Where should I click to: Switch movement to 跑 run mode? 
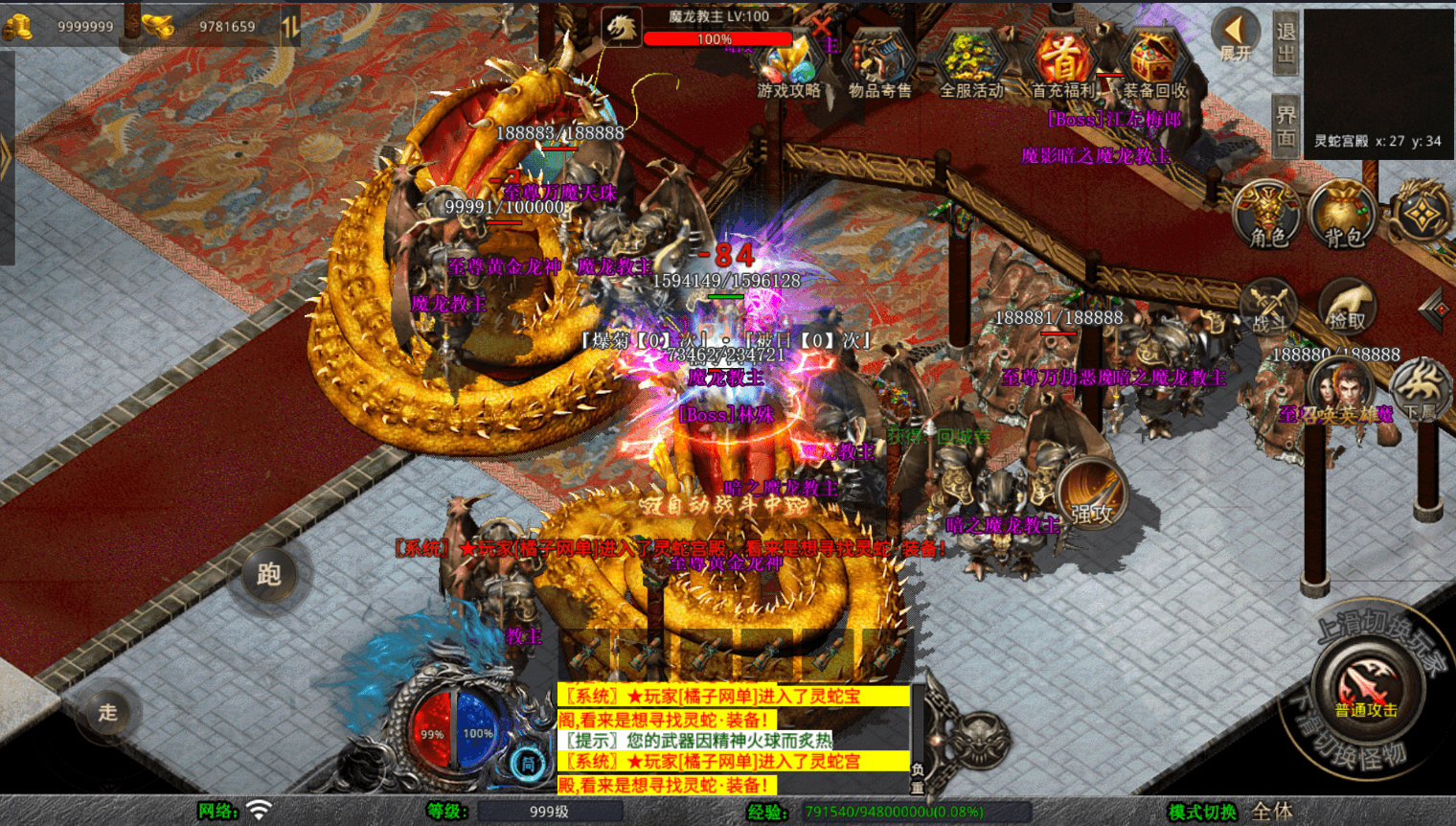(x=269, y=574)
